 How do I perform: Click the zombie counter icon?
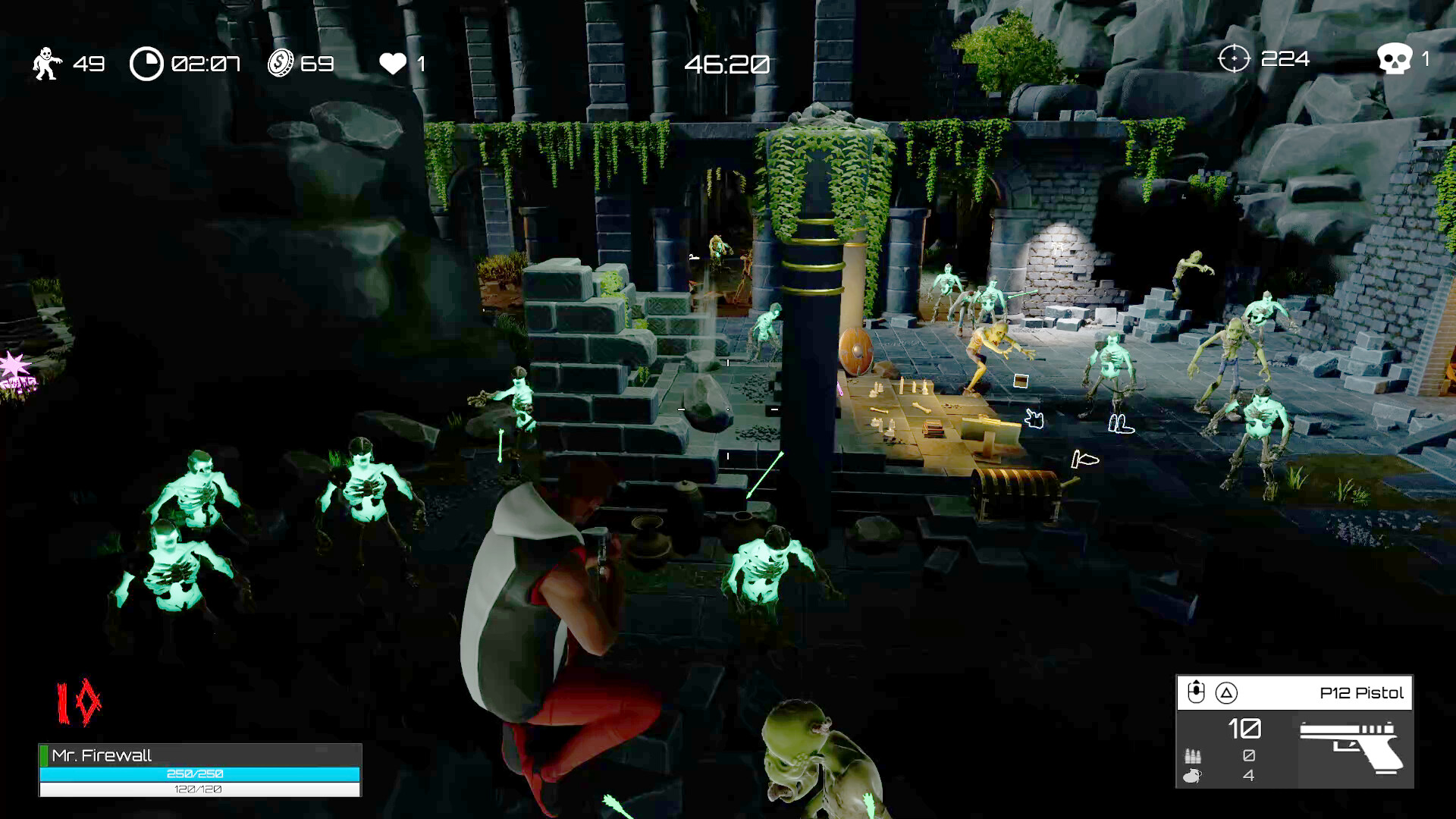[x=45, y=64]
